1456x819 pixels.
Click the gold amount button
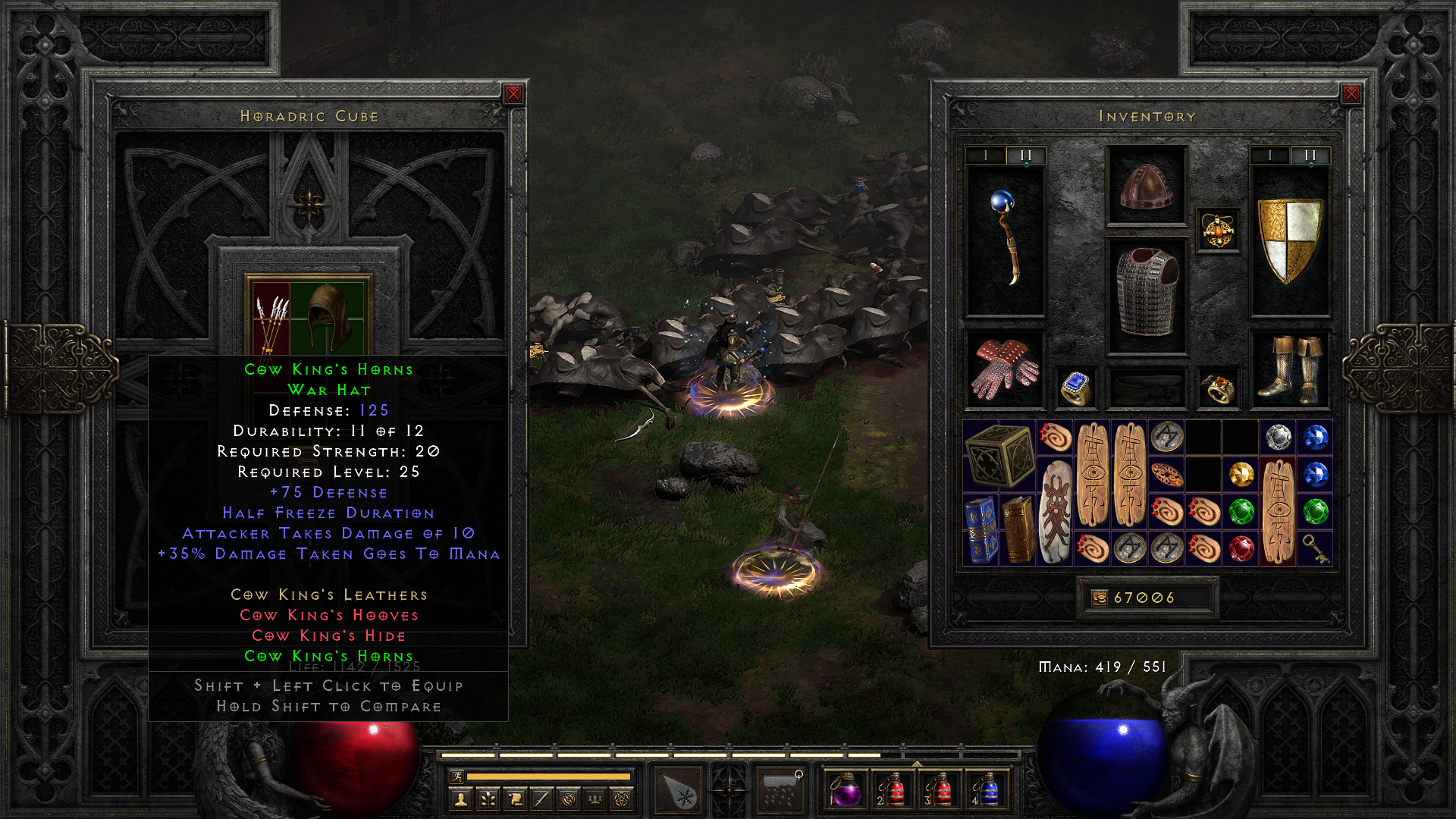[1100, 598]
